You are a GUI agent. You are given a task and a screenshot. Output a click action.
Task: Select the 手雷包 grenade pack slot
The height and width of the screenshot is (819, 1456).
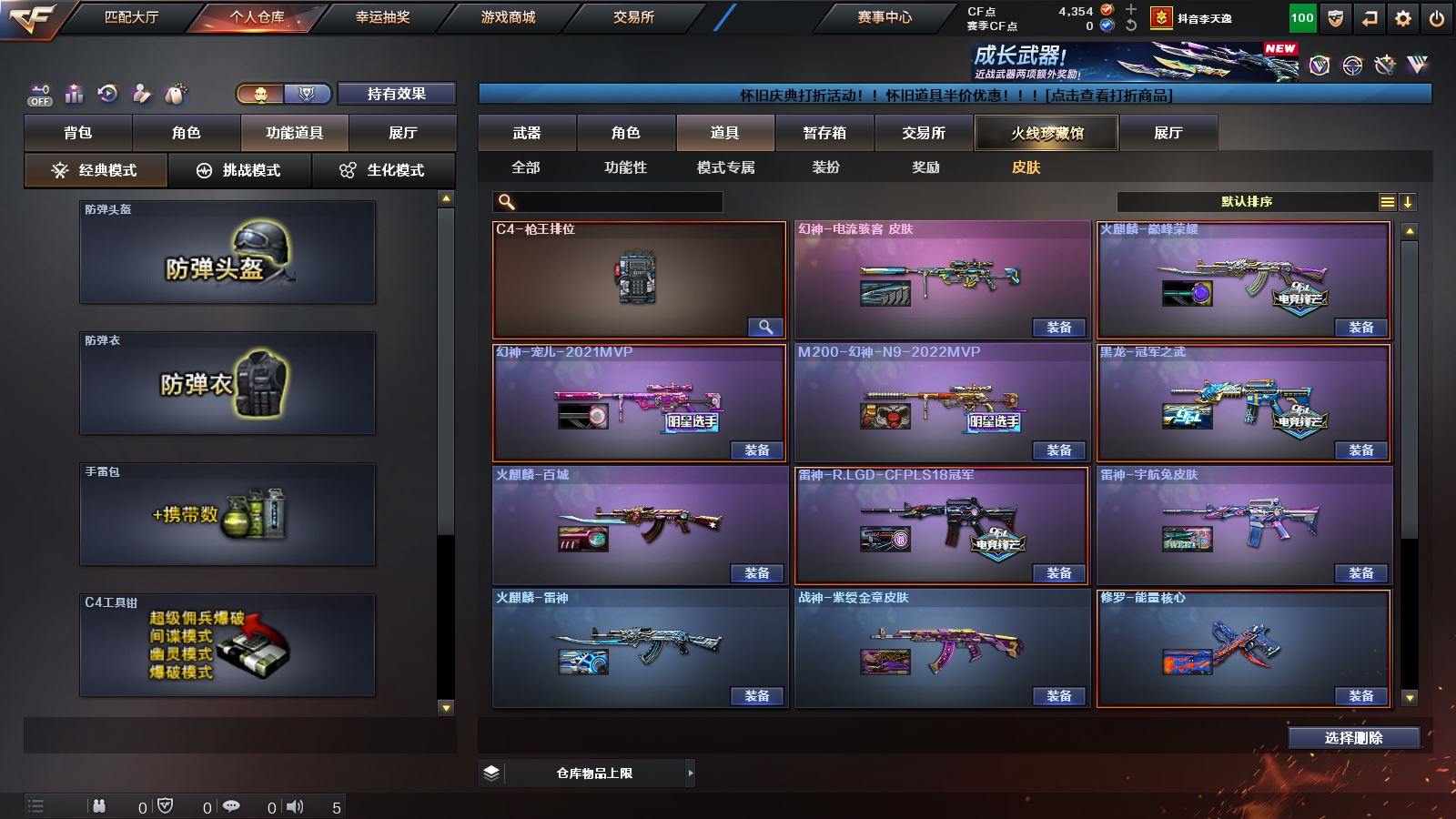(227, 514)
